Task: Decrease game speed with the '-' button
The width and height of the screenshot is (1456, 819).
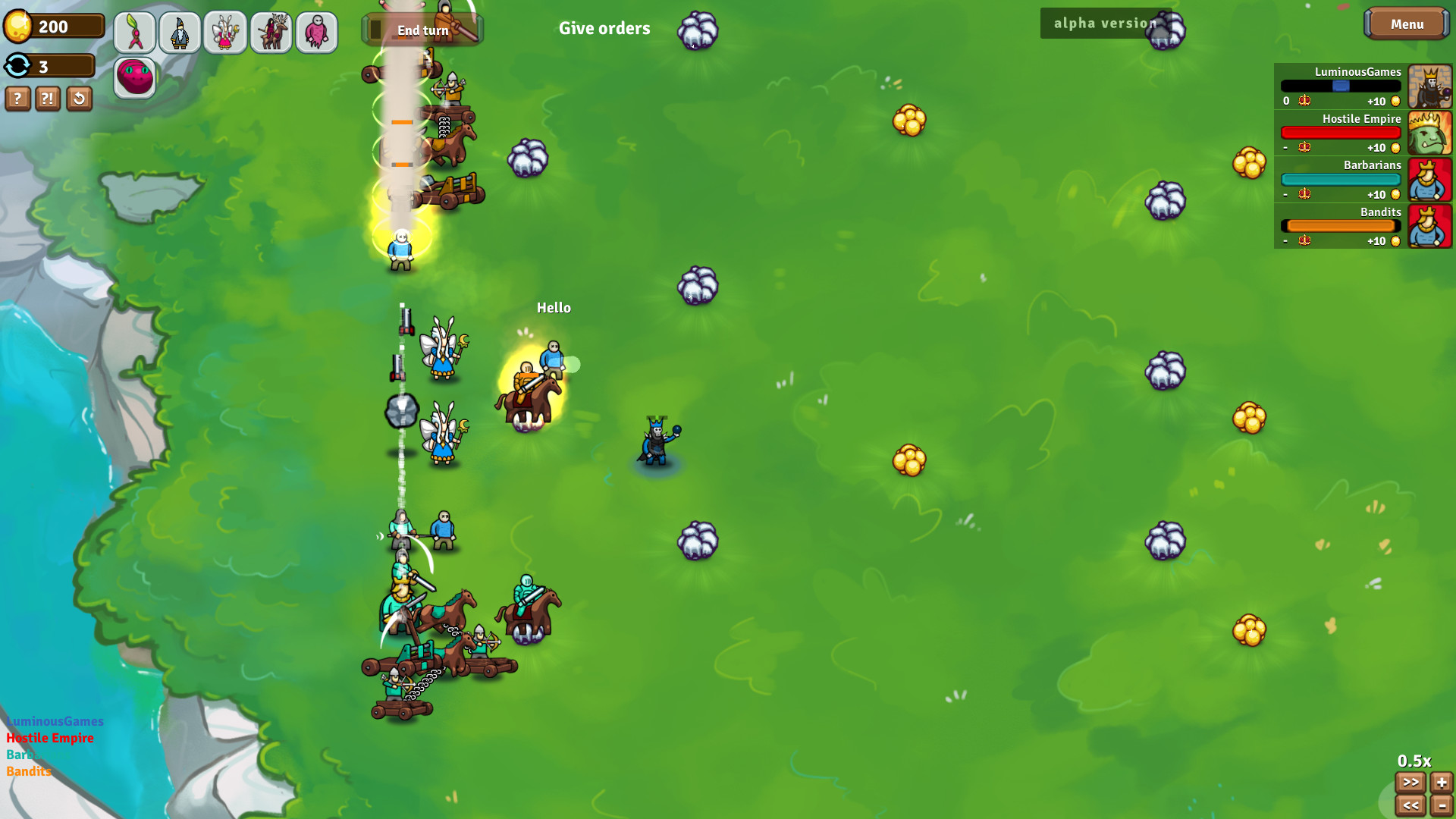Action: pos(1441,805)
